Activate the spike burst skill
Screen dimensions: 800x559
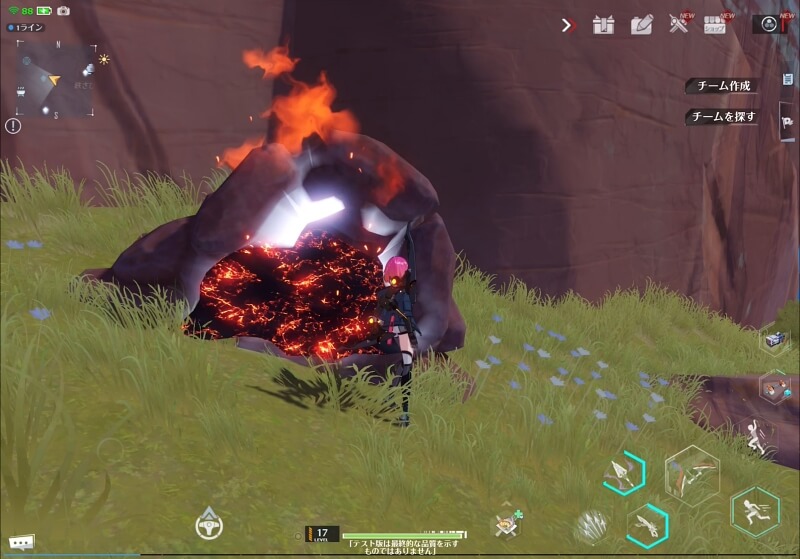point(592,525)
